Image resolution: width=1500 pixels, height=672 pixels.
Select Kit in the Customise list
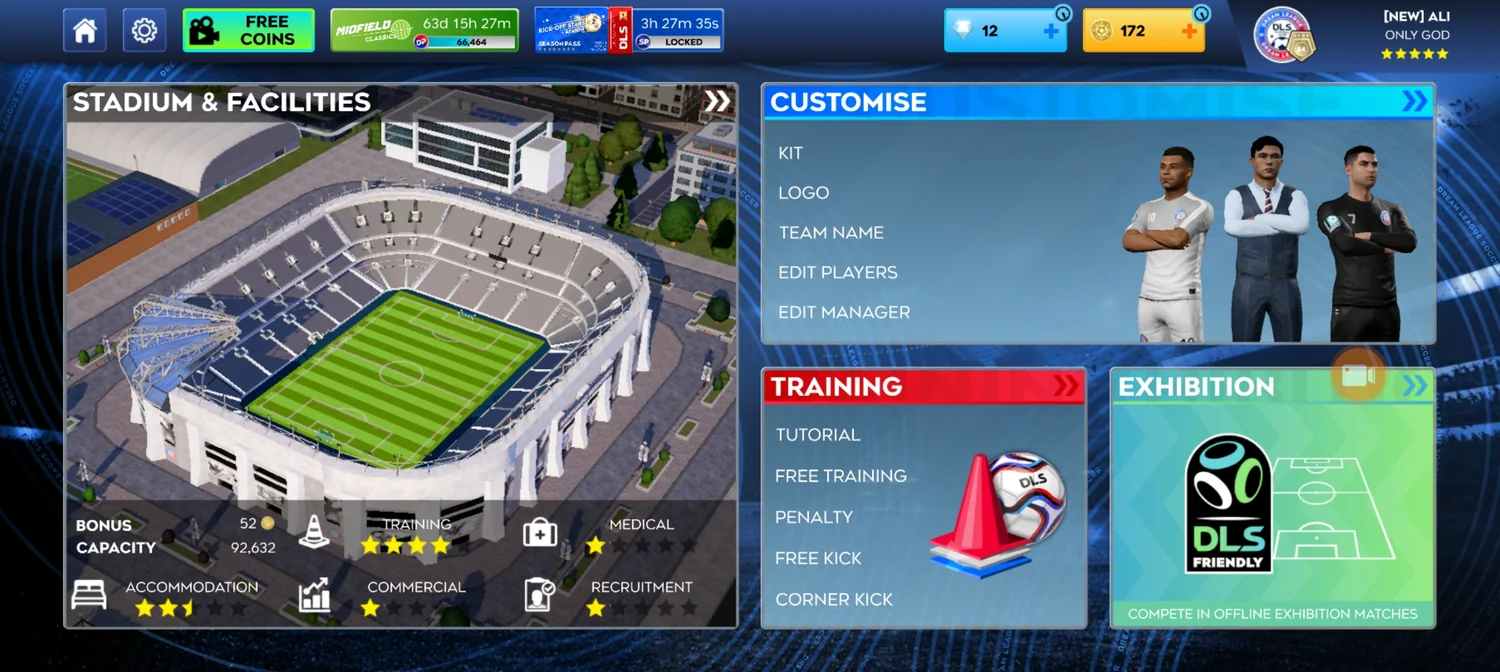791,153
